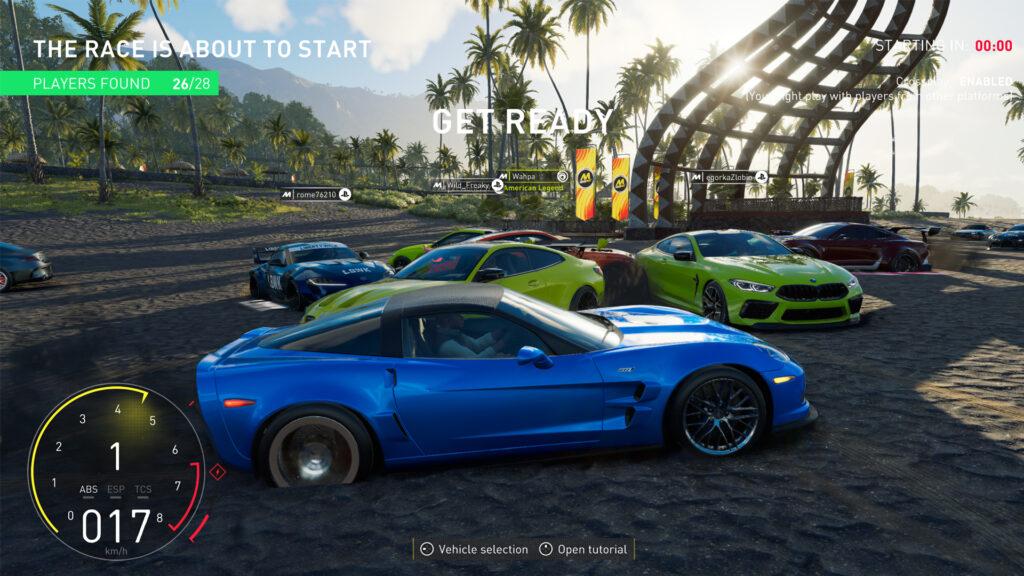Select the egorkaZlobin player name tag
This screenshot has height=576, width=1024.
pos(728,176)
